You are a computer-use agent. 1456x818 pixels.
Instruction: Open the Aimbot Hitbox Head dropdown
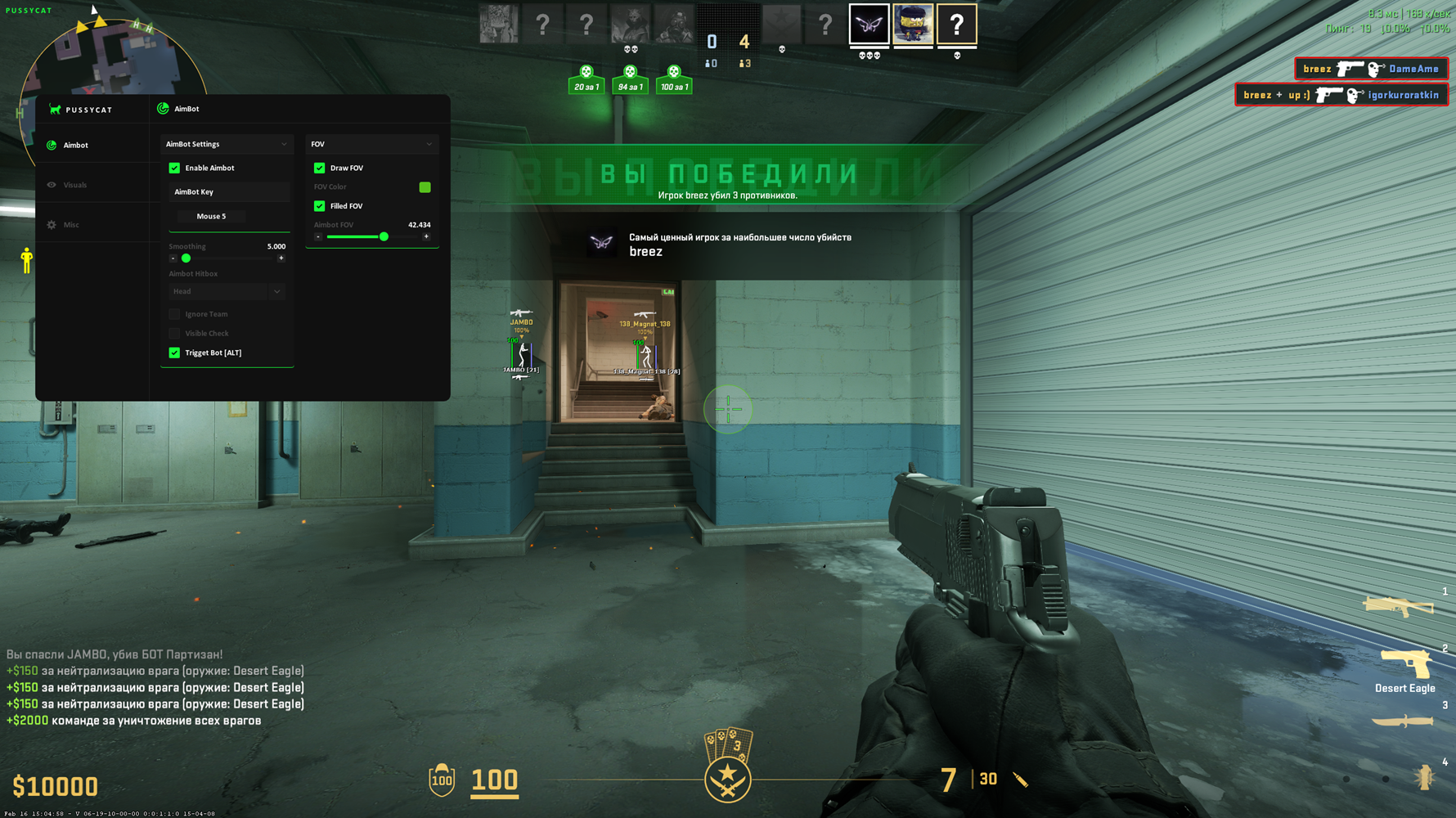point(227,291)
